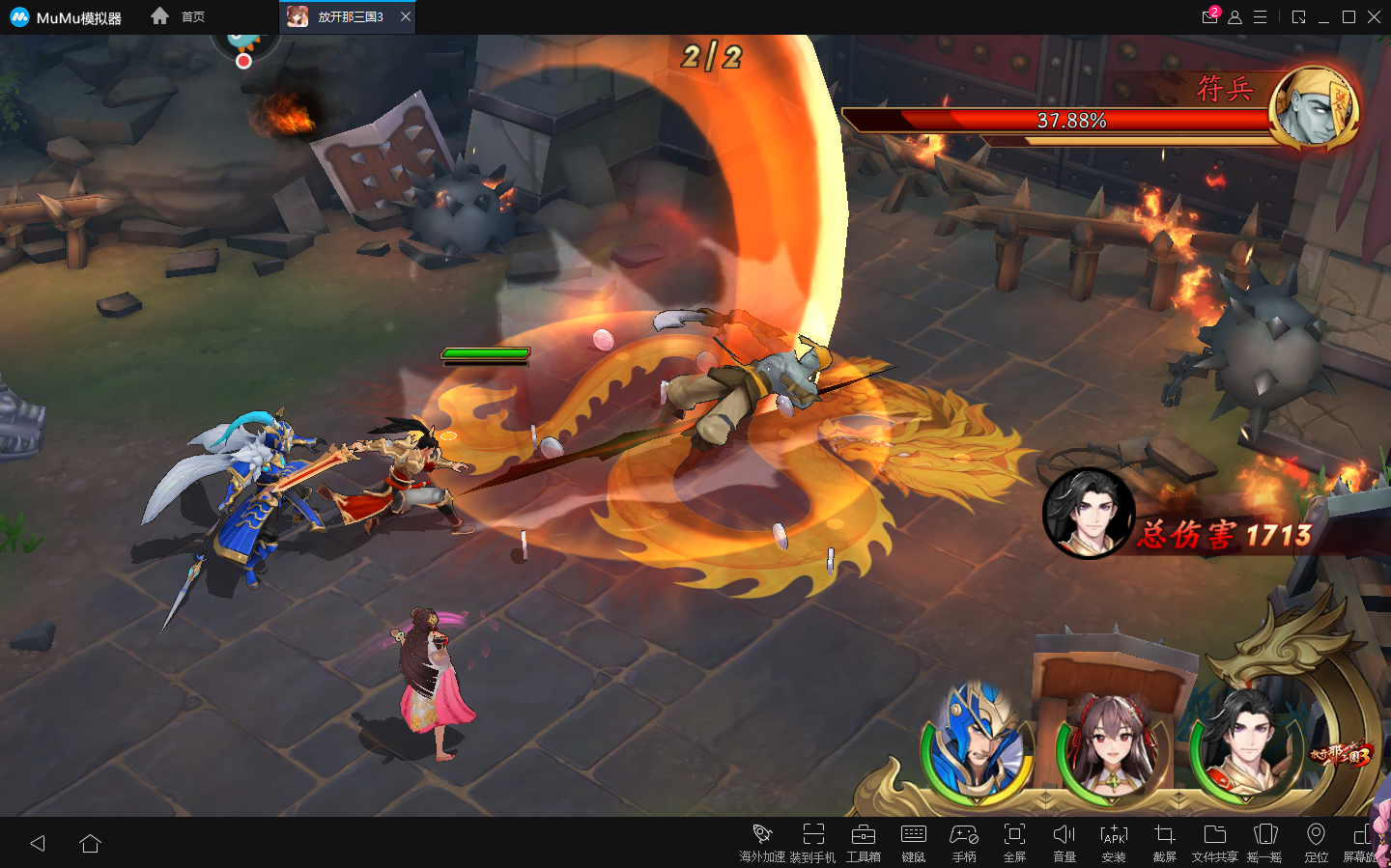Activate 摇一摇 shake function
1391x868 pixels.
click(1264, 841)
